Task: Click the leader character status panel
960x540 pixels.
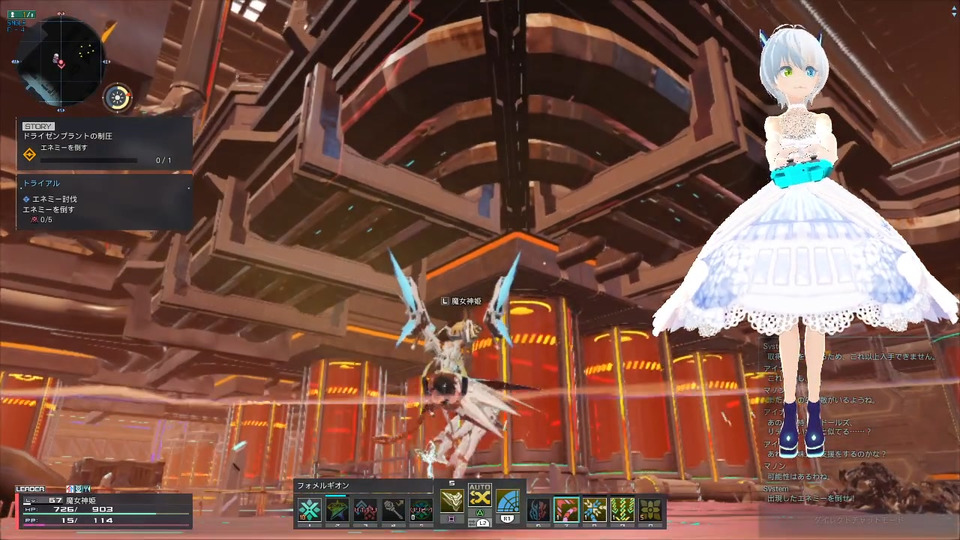Action: click(100, 508)
